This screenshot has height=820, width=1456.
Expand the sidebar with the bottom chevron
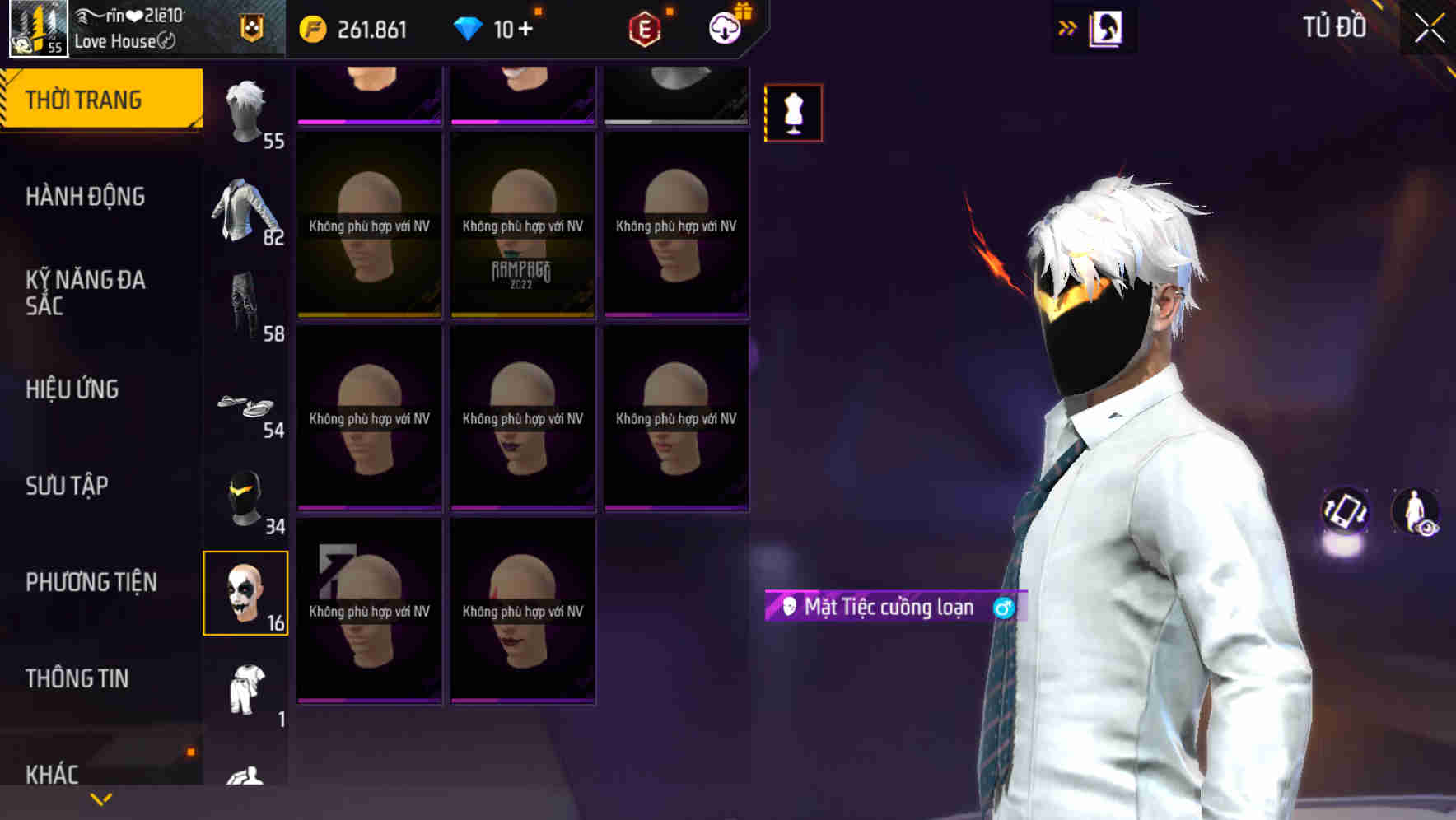tap(100, 797)
